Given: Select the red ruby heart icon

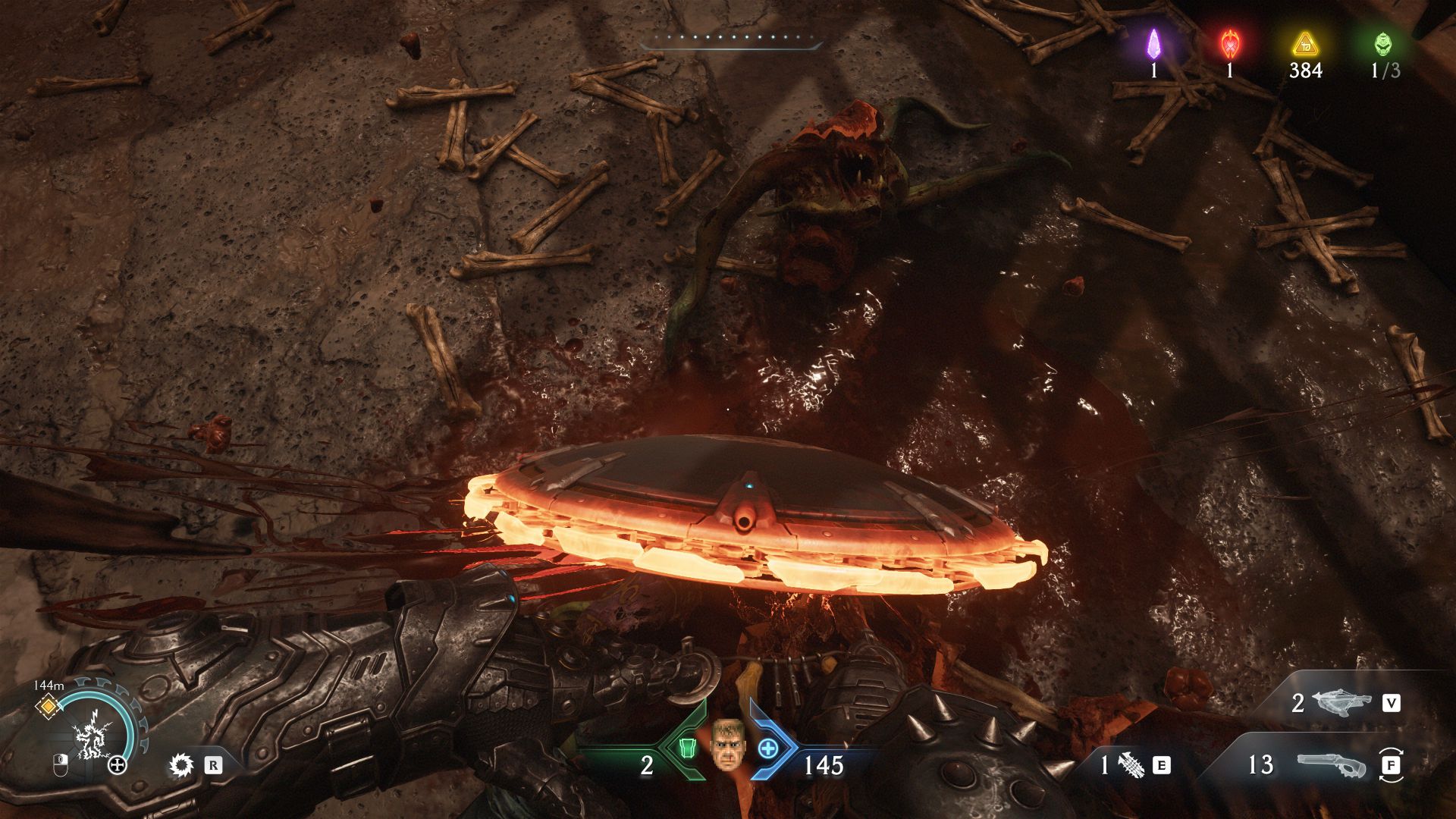Looking at the screenshot, I should pos(1228,44).
